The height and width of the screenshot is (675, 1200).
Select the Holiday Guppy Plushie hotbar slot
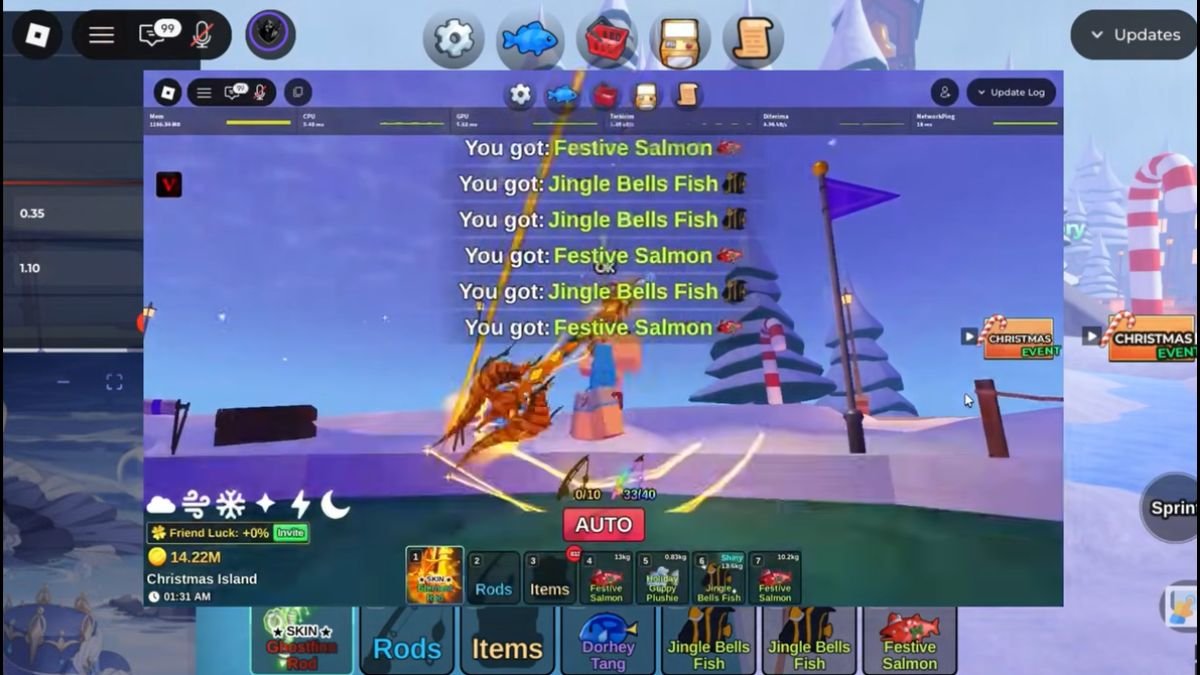tap(662, 578)
